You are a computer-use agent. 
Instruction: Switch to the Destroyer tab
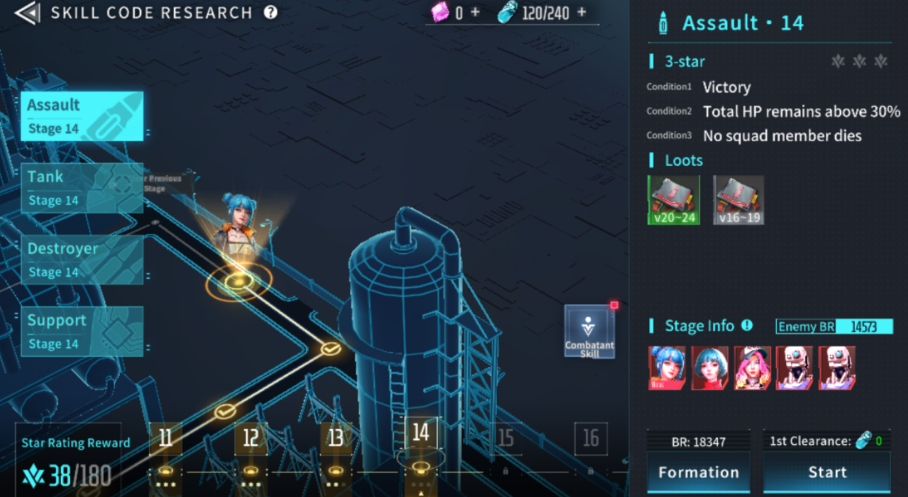(82, 260)
